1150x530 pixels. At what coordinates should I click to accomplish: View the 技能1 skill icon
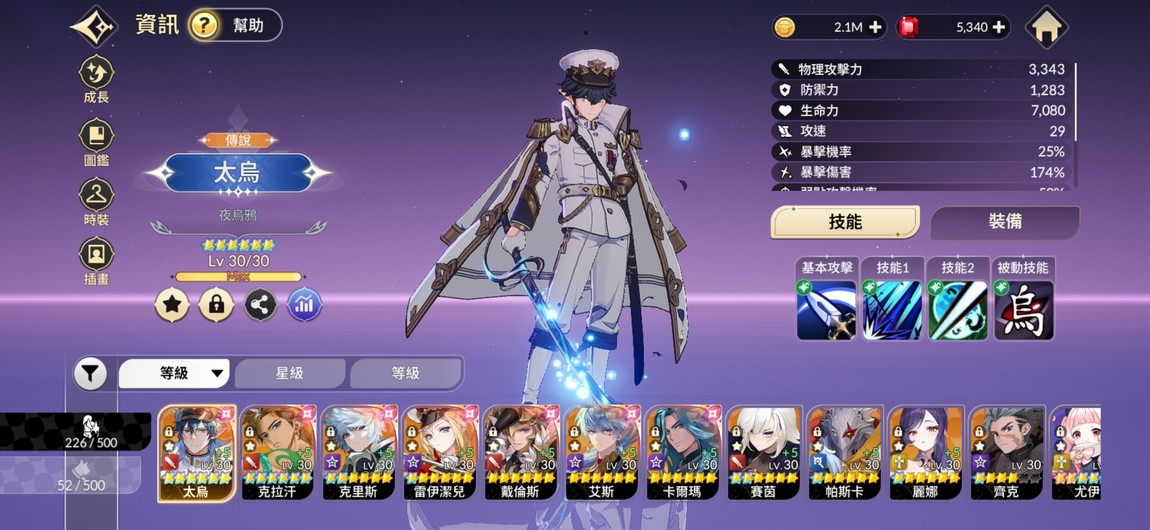pos(892,310)
